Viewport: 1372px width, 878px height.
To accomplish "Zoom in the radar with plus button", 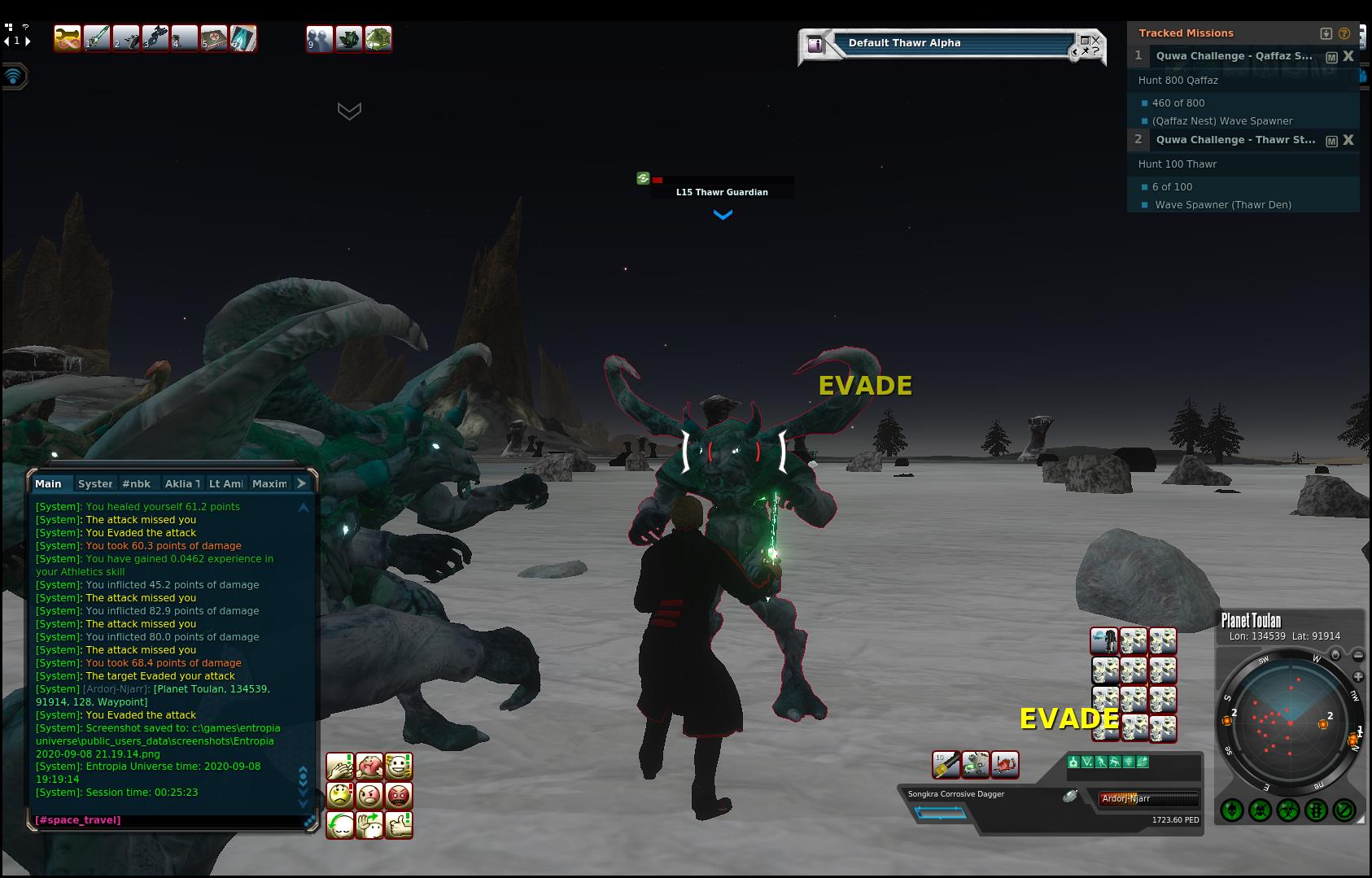I will coord(1358,677).
